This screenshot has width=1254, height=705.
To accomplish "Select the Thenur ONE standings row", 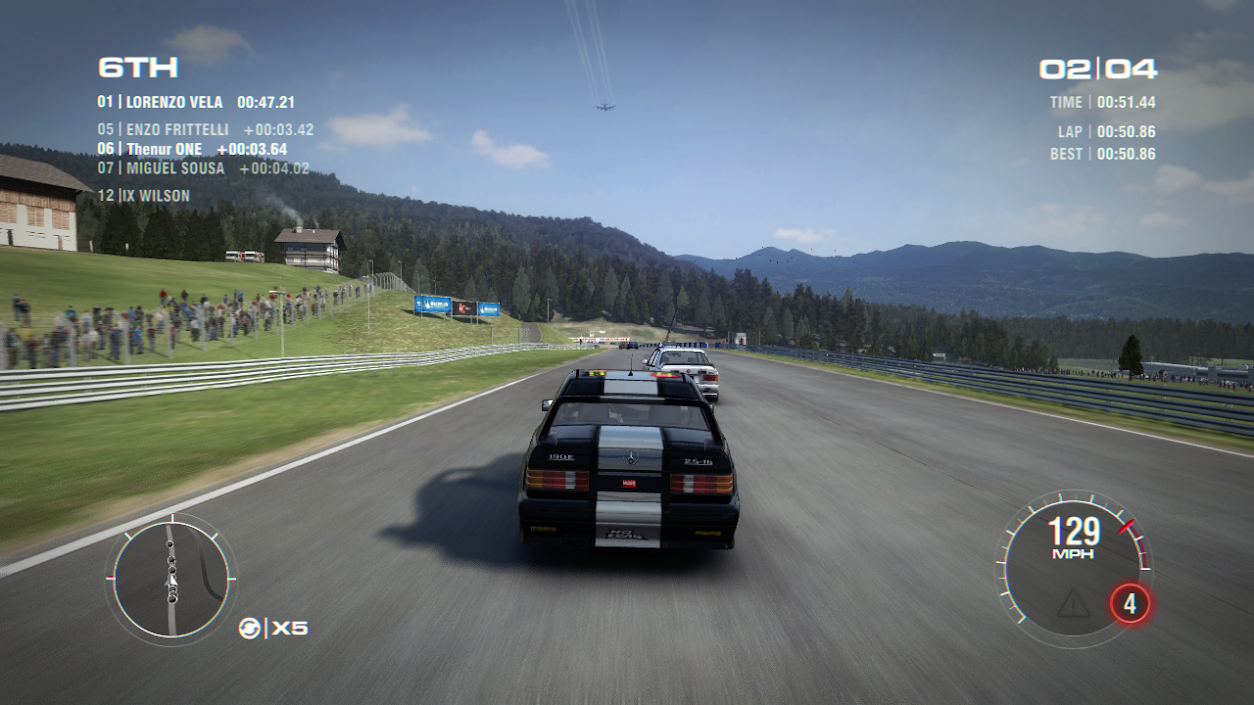I will (191, 149).
